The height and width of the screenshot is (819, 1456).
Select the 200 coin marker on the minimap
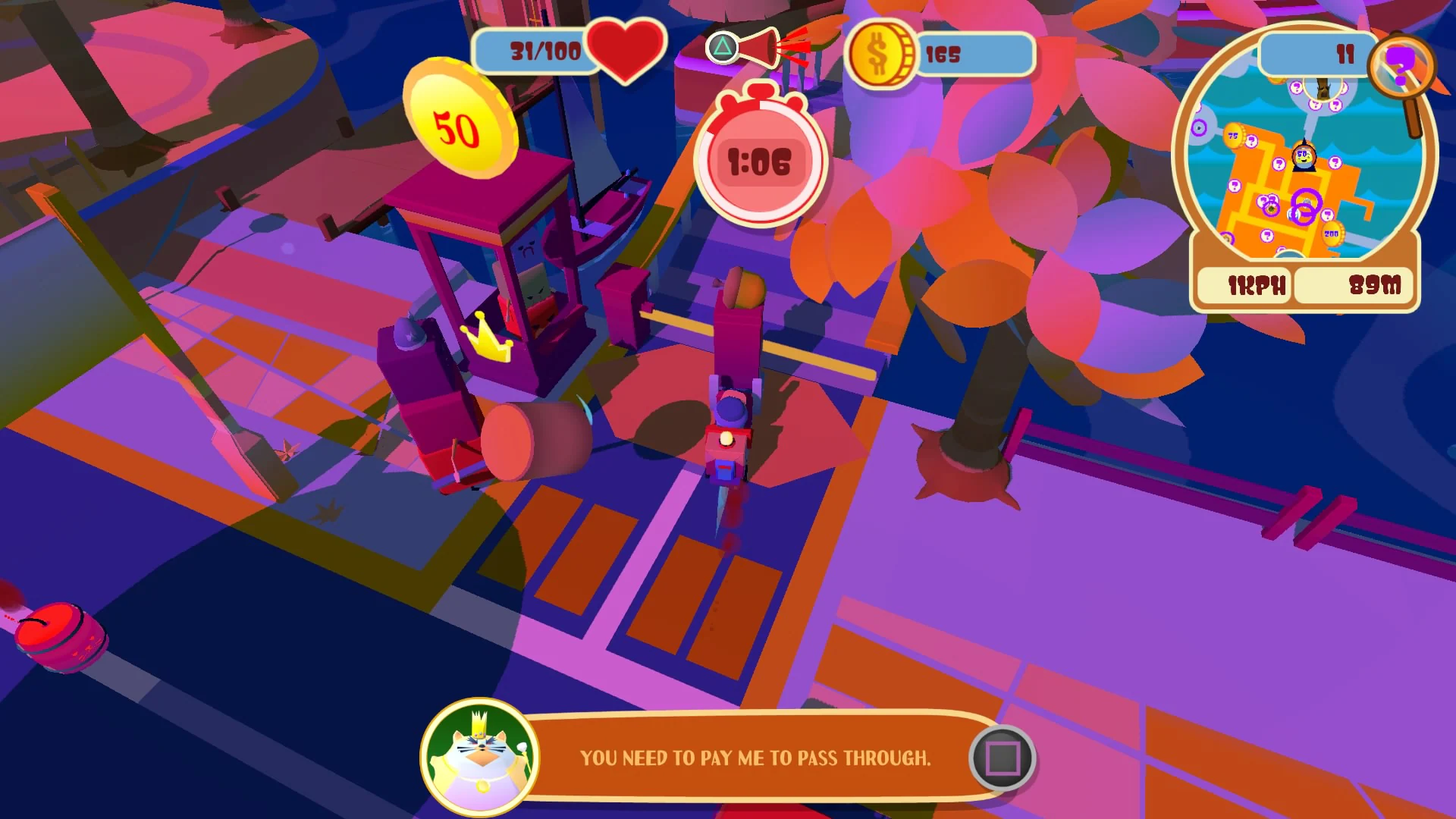tap(1331, 233)
